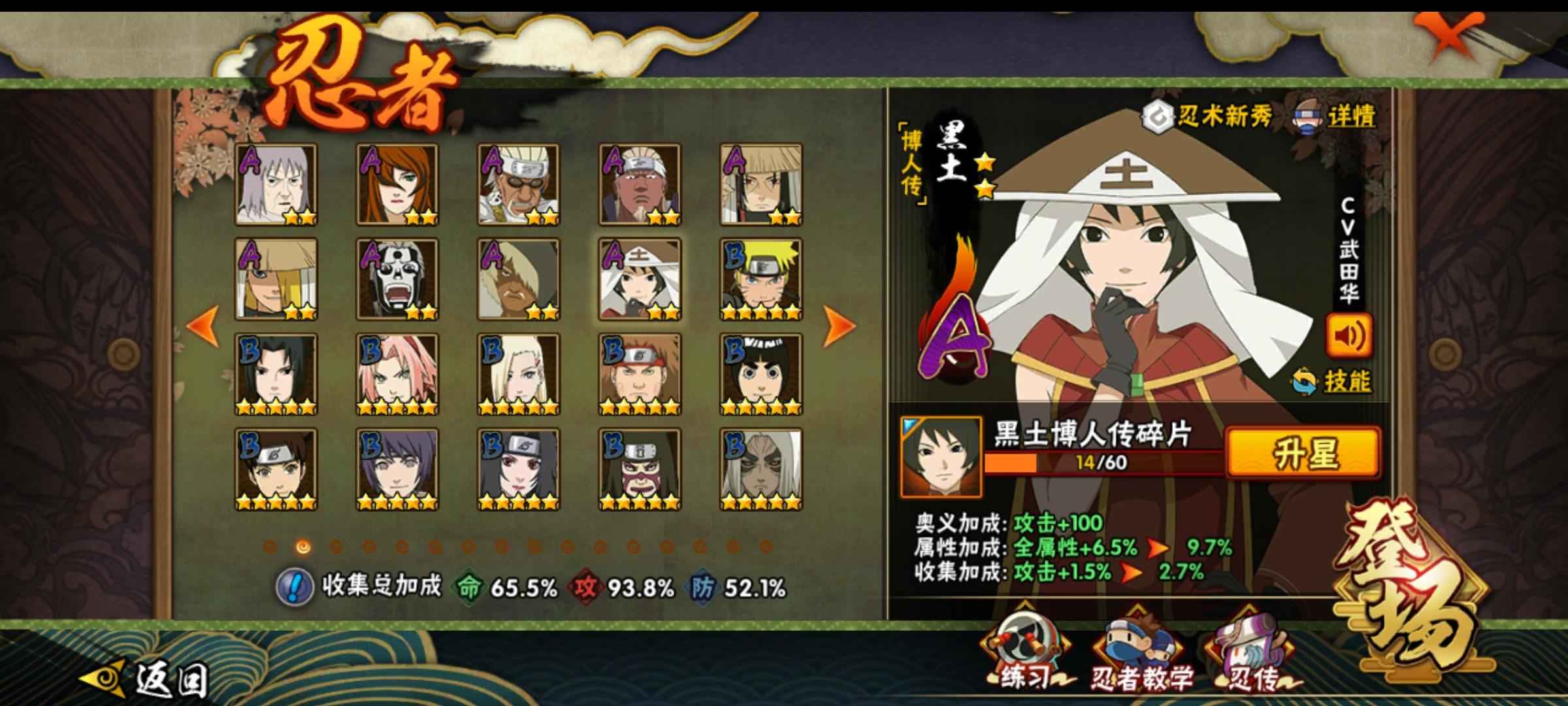The width and height of the screenshot is (1568, 706).
Task: Select pink-haired Sakura portrait
Action: coord(397,375)
